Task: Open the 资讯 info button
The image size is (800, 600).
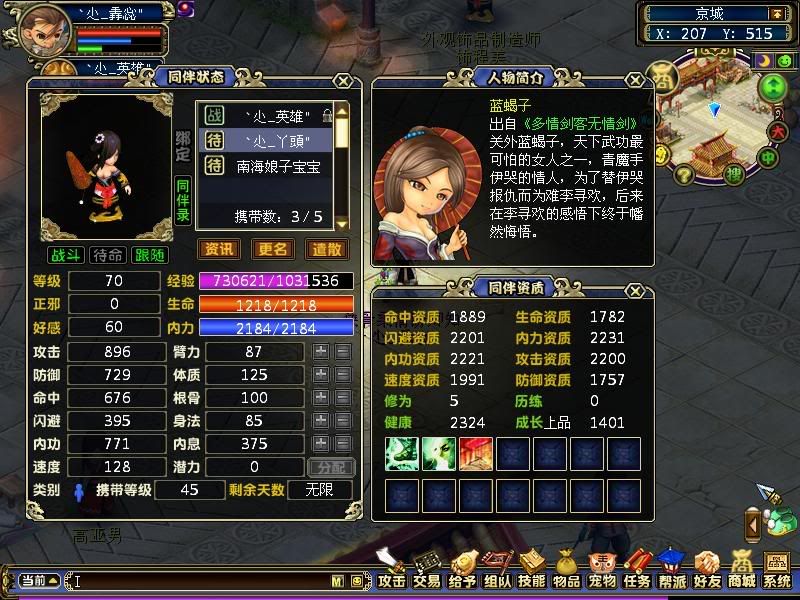Action: (220, 249)
